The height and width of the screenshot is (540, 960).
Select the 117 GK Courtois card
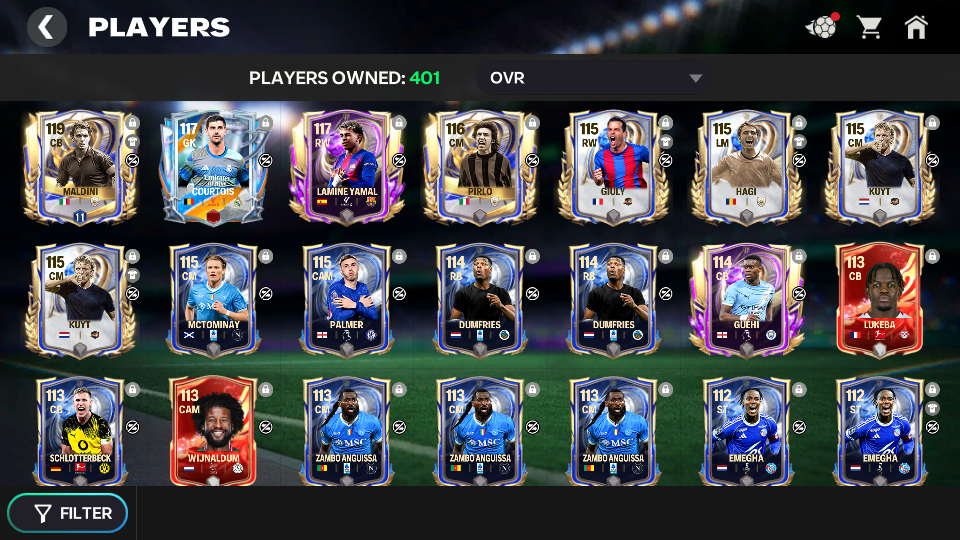point(213,167)
